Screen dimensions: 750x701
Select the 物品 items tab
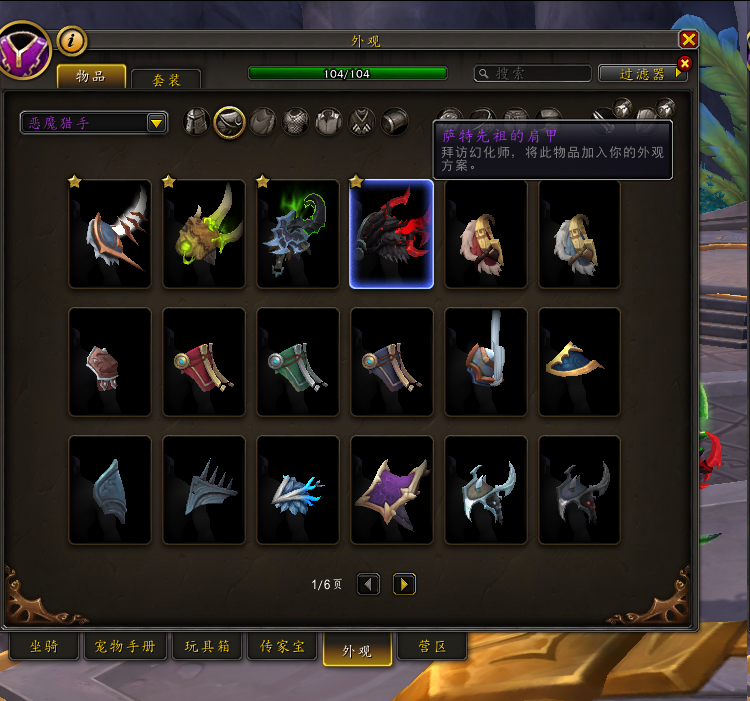(91, 77)
